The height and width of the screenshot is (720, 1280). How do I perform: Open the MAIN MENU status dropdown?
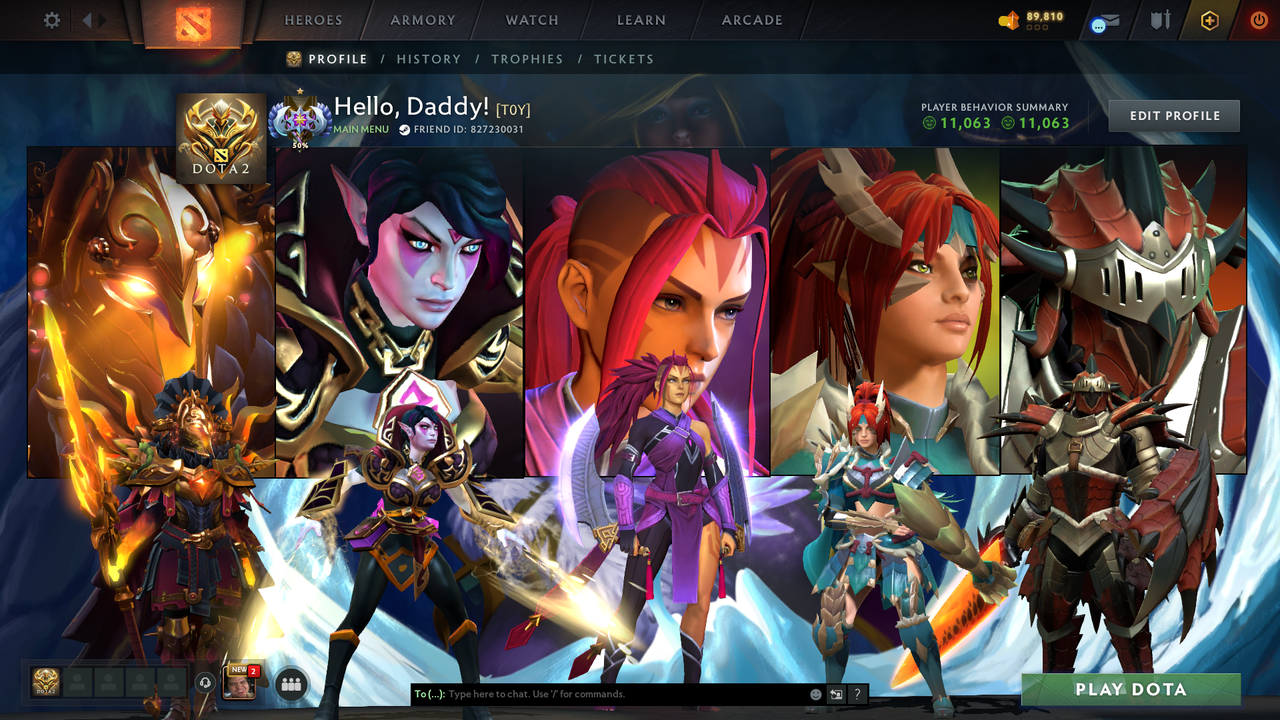(x=360, y=129)
